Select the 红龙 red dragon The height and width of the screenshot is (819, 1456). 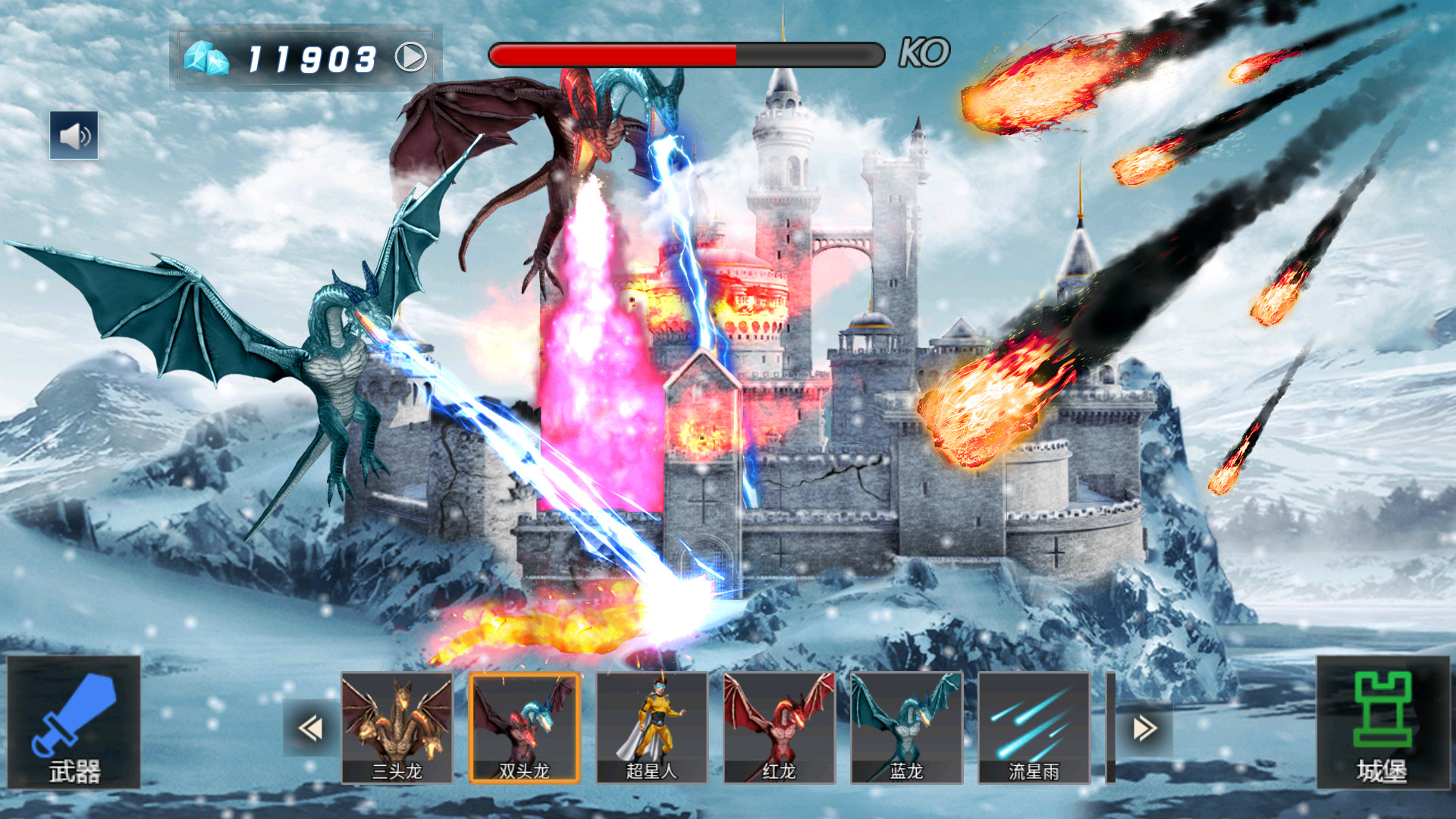point(779,727)
